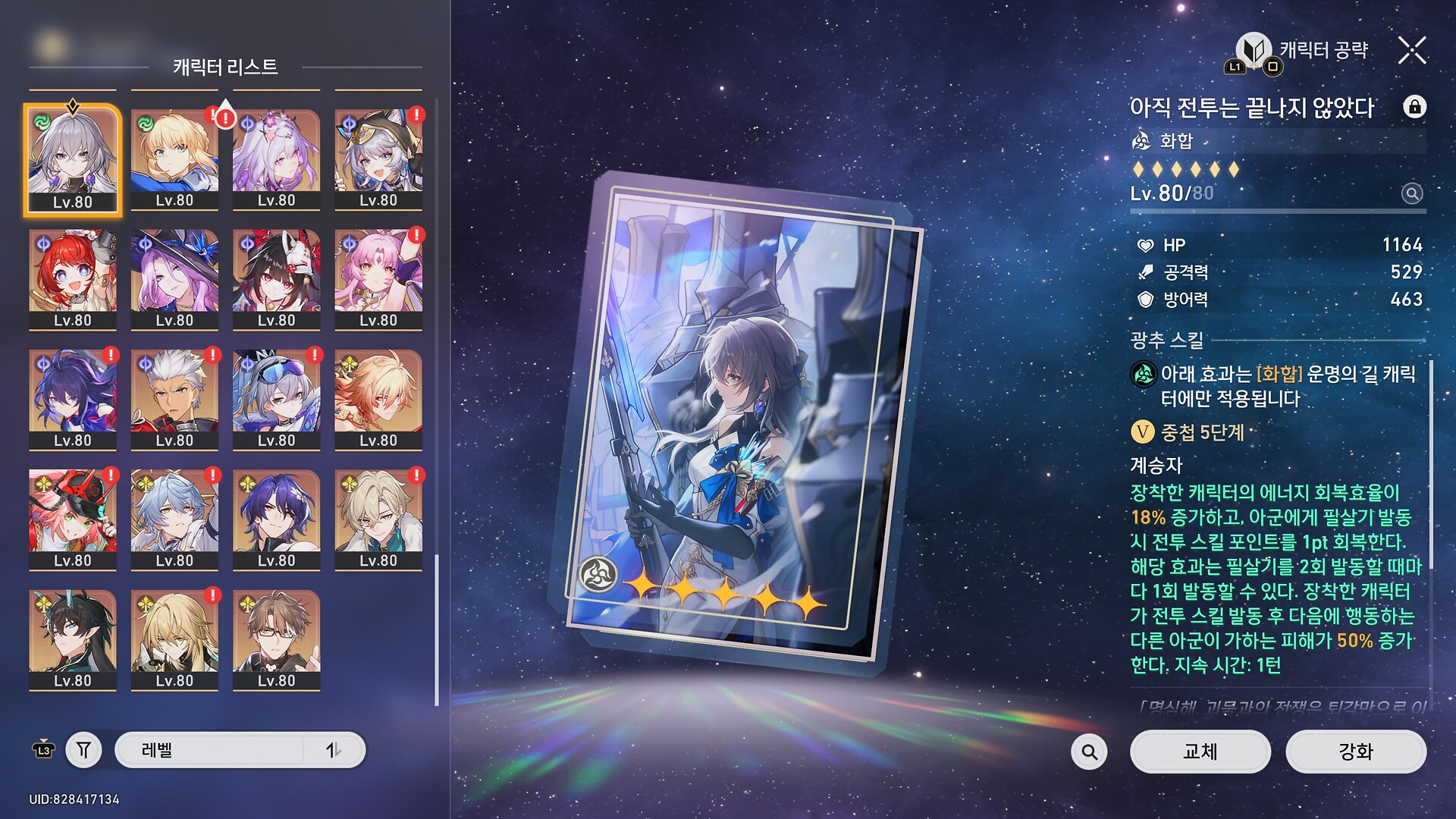Open the character filter funnel button
The height and width of the screenshot is (819, 1456).
(83, 750)
